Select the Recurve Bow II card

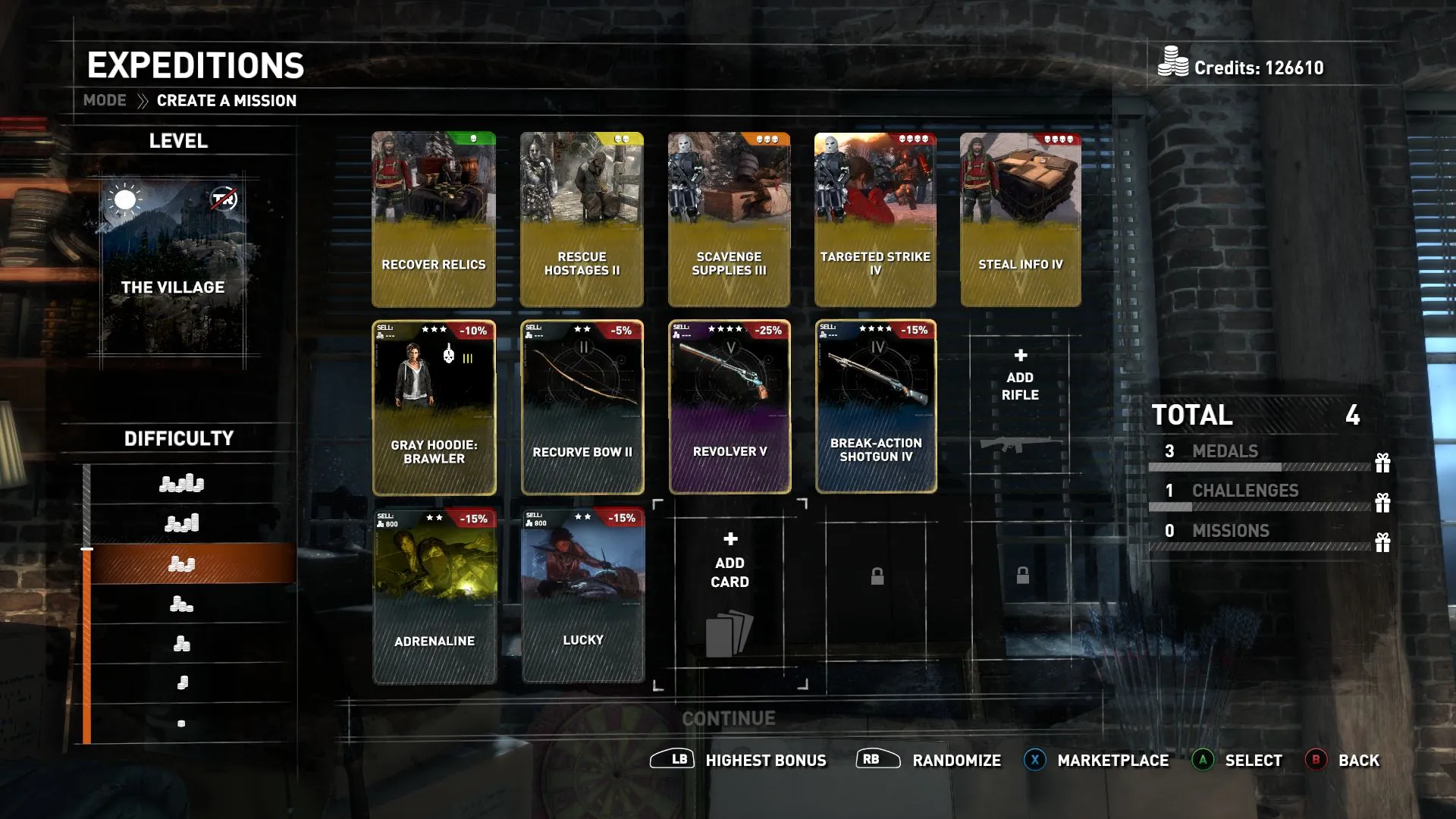click(582, 407)
